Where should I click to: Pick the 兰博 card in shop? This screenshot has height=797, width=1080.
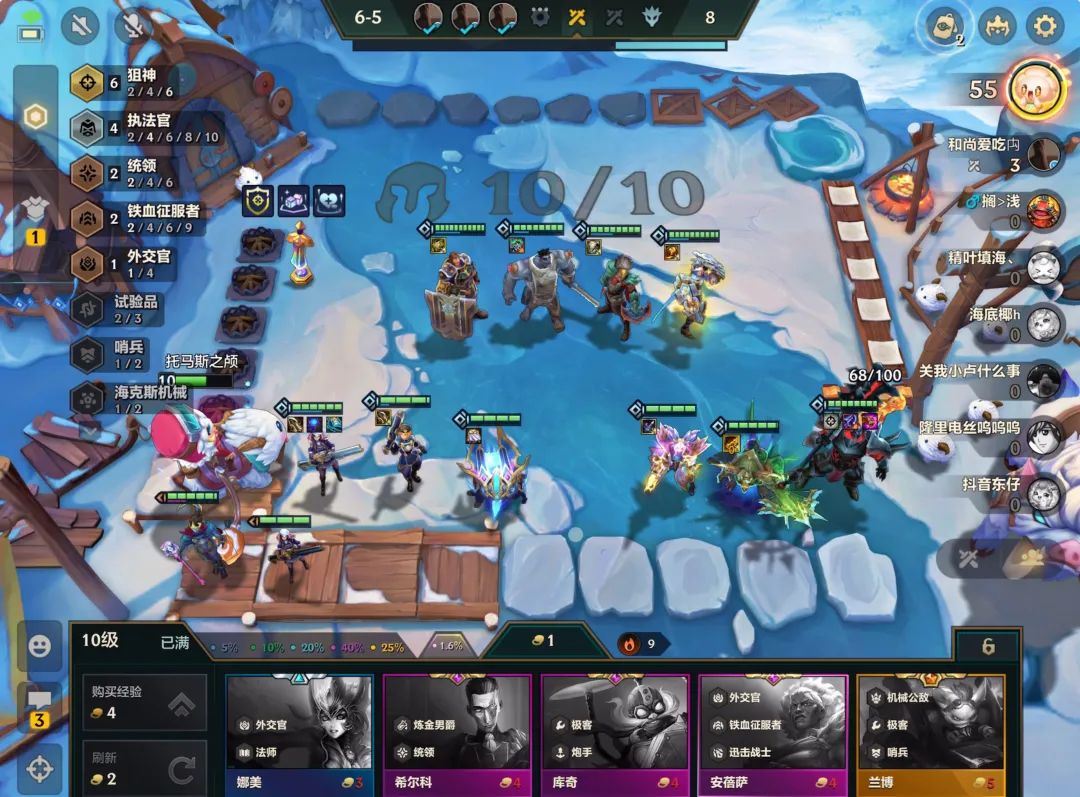pyautogui.click(x=931, y=734)
